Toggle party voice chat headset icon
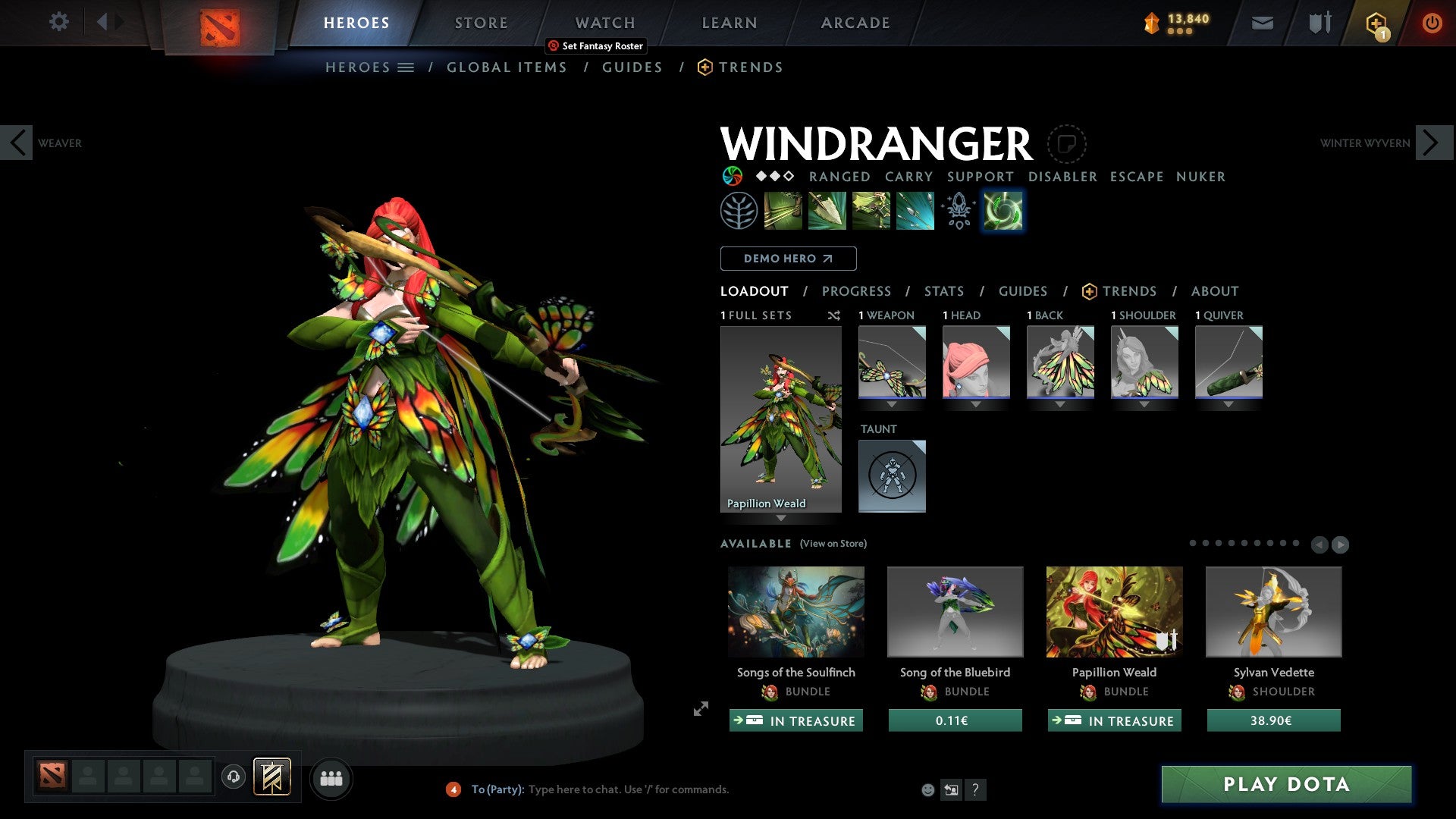1456x819 pixels. tap(233, 778)
